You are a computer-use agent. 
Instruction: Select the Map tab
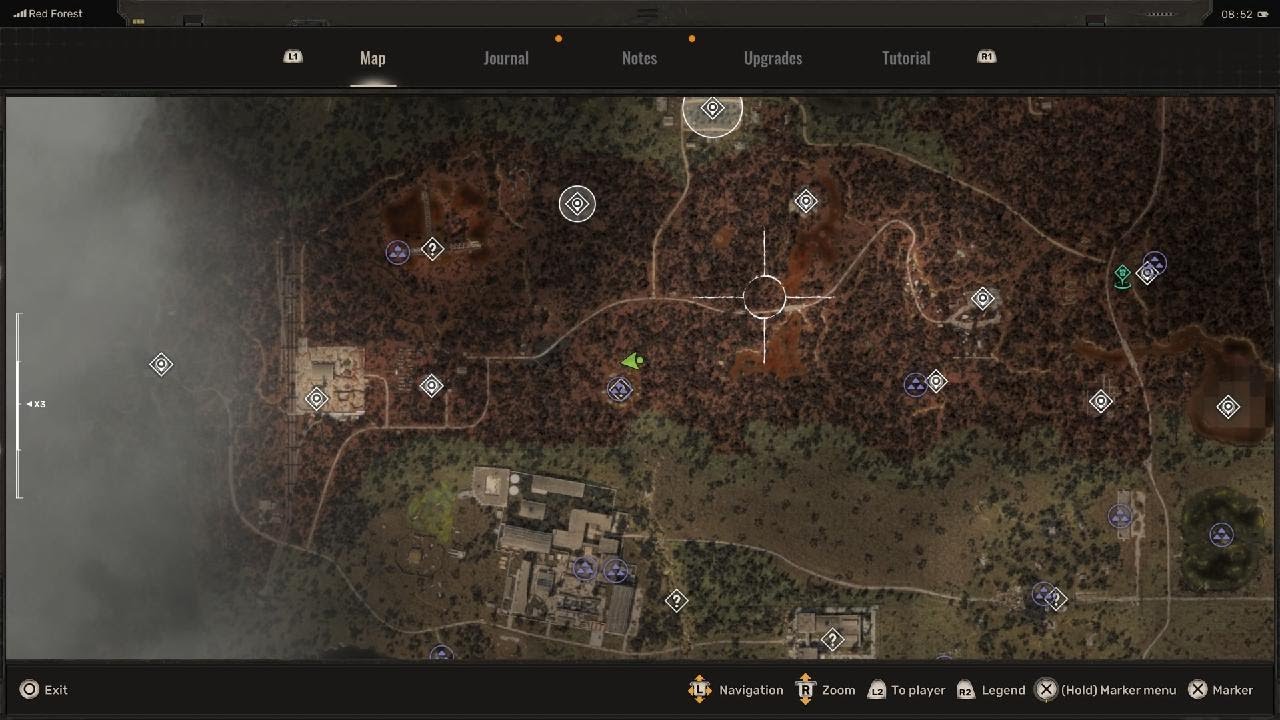coord(373,58)
